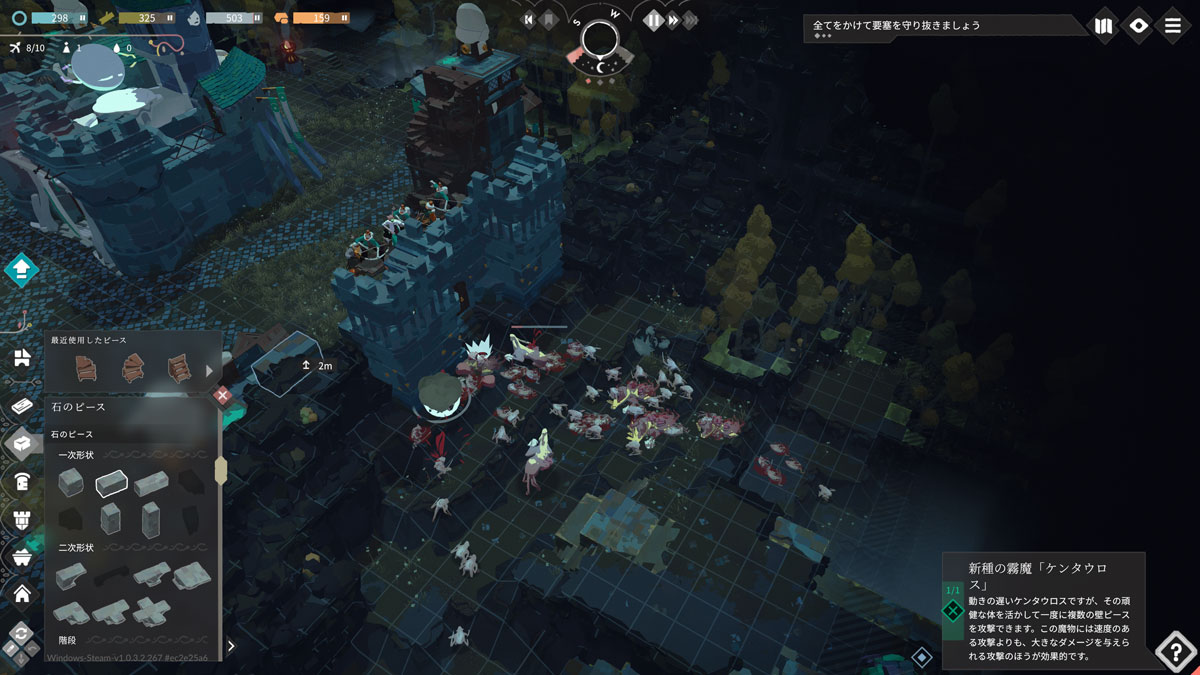
Task: Choose the cross-shaped stone piece
Action: 152,609
